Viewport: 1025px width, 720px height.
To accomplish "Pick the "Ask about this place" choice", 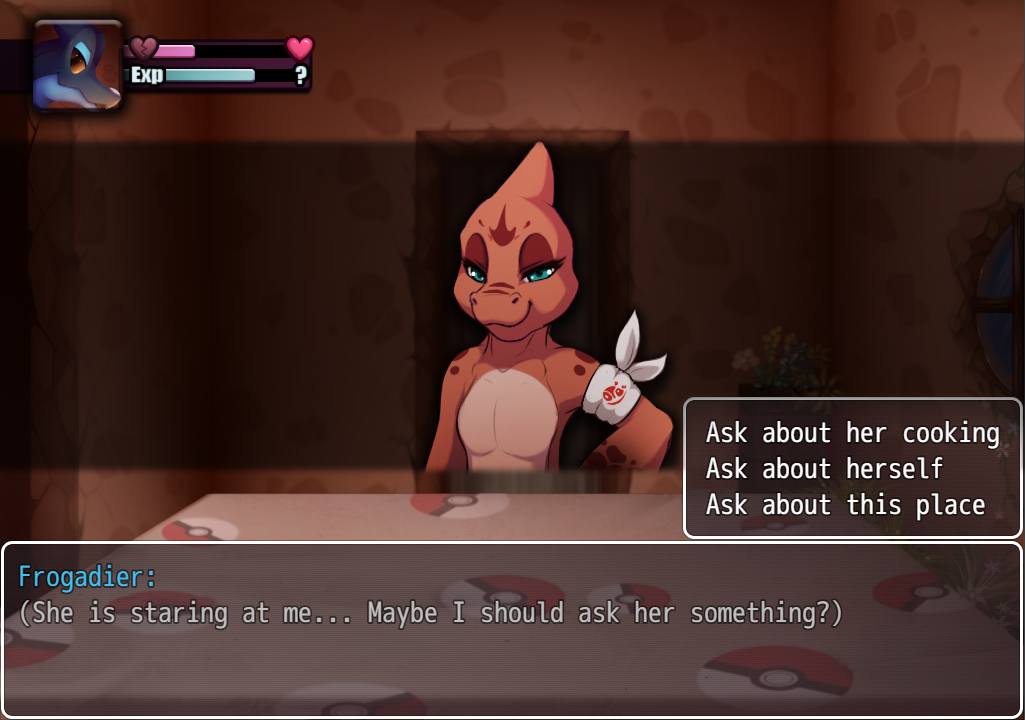I will pos(845,505).
